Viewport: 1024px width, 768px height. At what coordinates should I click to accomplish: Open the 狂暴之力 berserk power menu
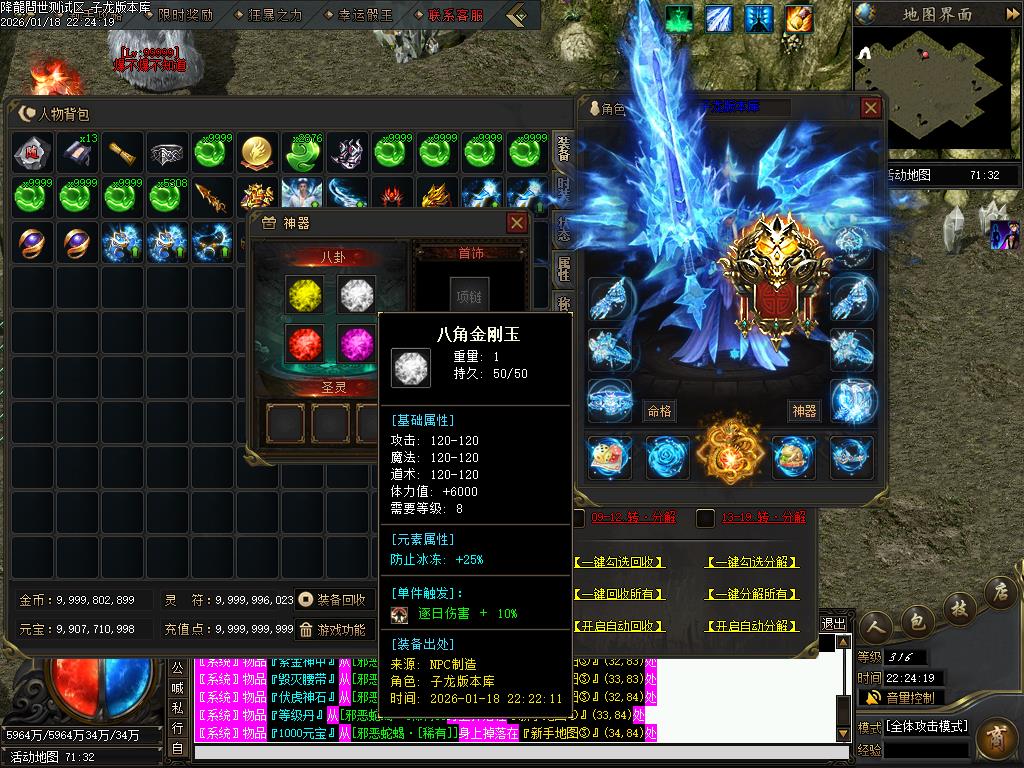[x=267, y=15]
